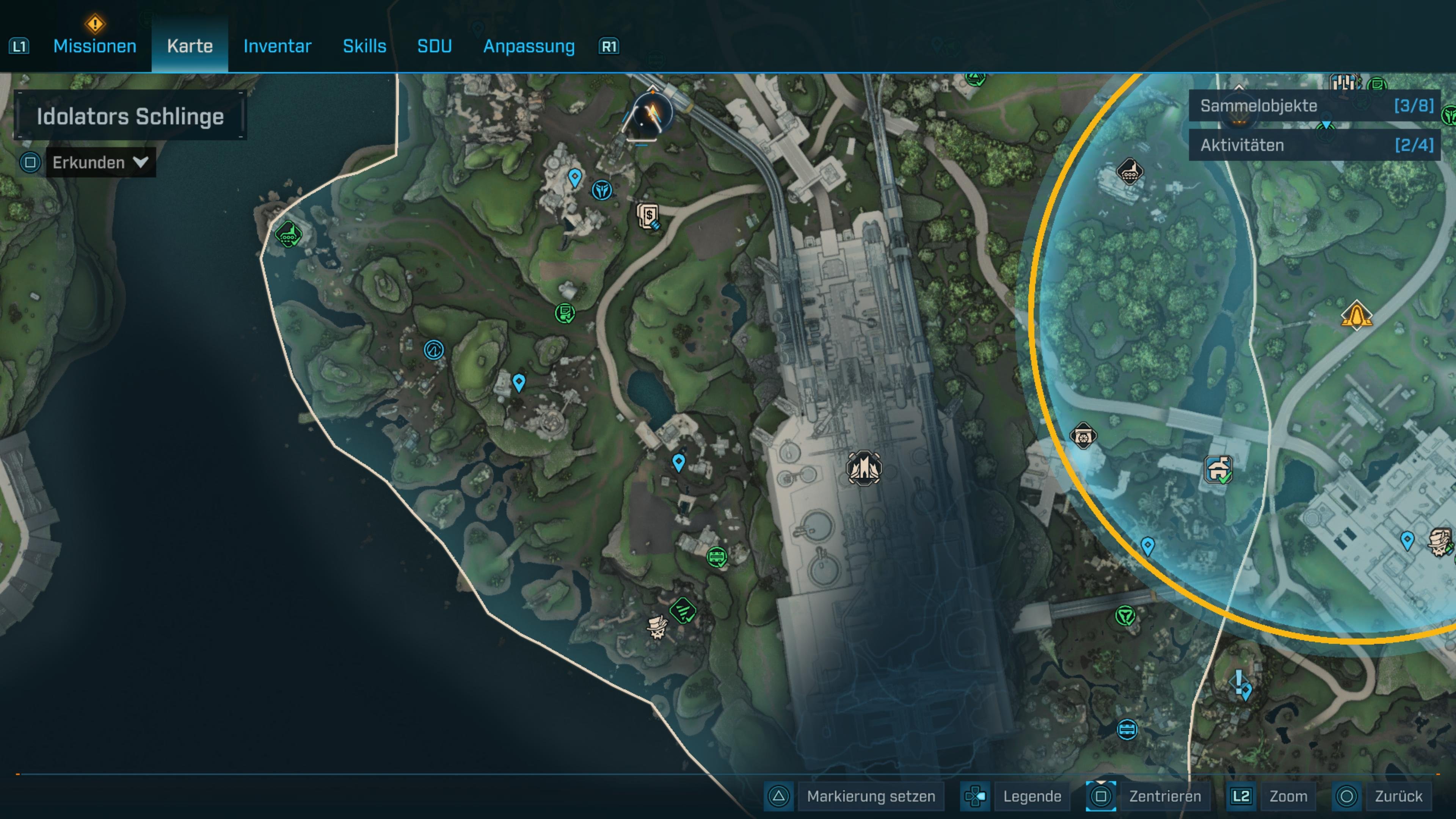Show the Sammelobjekte progress row

[x=1315, y=106]
